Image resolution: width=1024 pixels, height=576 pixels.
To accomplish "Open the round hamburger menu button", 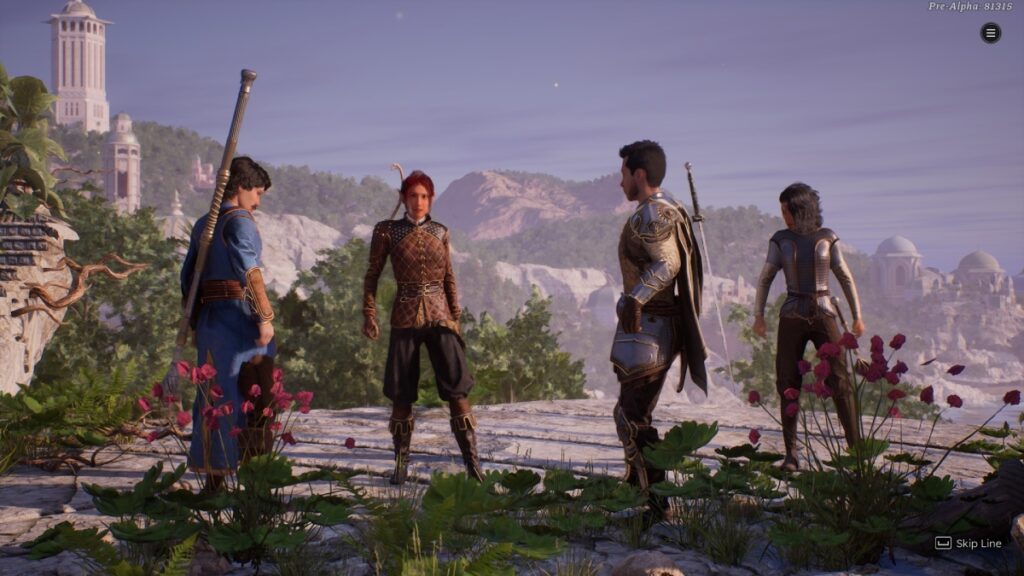I will pyautogui.click(x=990, y=33).
